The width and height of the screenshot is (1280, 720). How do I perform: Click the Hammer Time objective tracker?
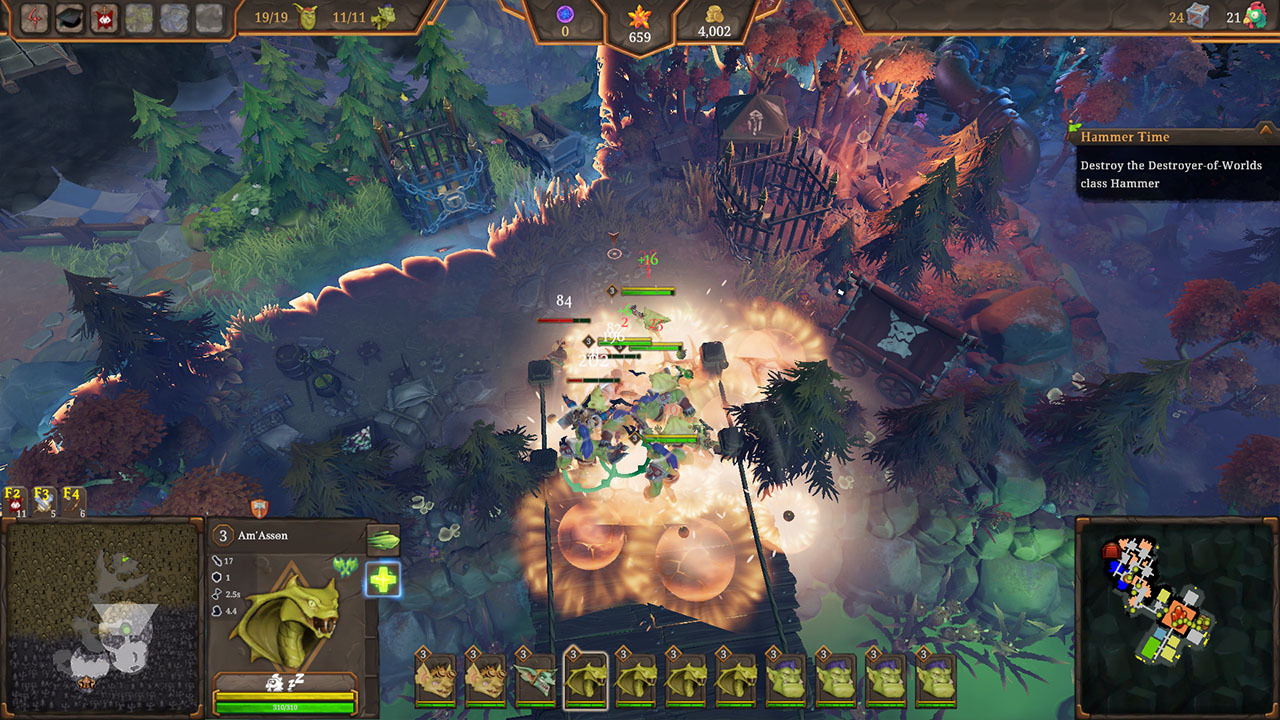(1172, 160)
